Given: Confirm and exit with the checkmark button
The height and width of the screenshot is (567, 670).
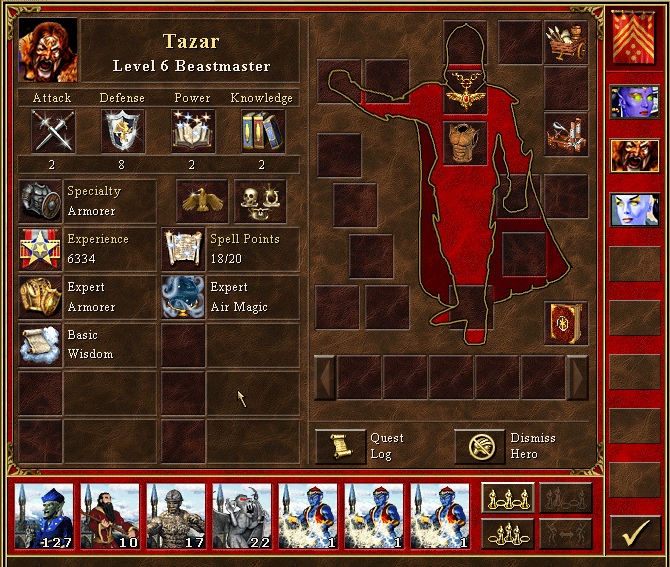Looking at the screenshot, I should pyautogui.click(x=636, y=533).
